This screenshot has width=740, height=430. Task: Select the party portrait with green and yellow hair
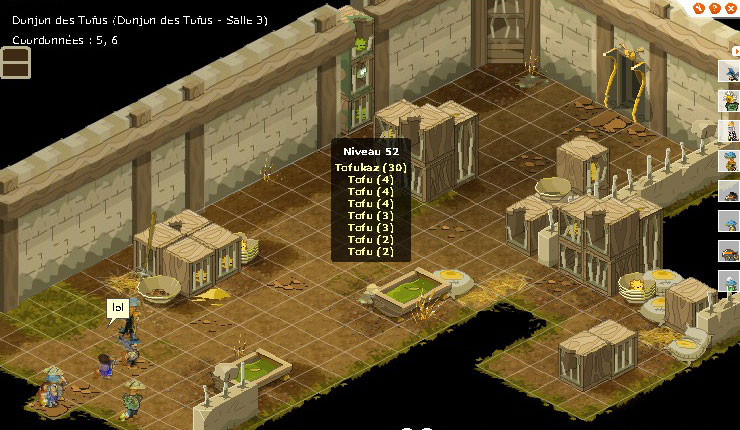click(x=730, y=101)
